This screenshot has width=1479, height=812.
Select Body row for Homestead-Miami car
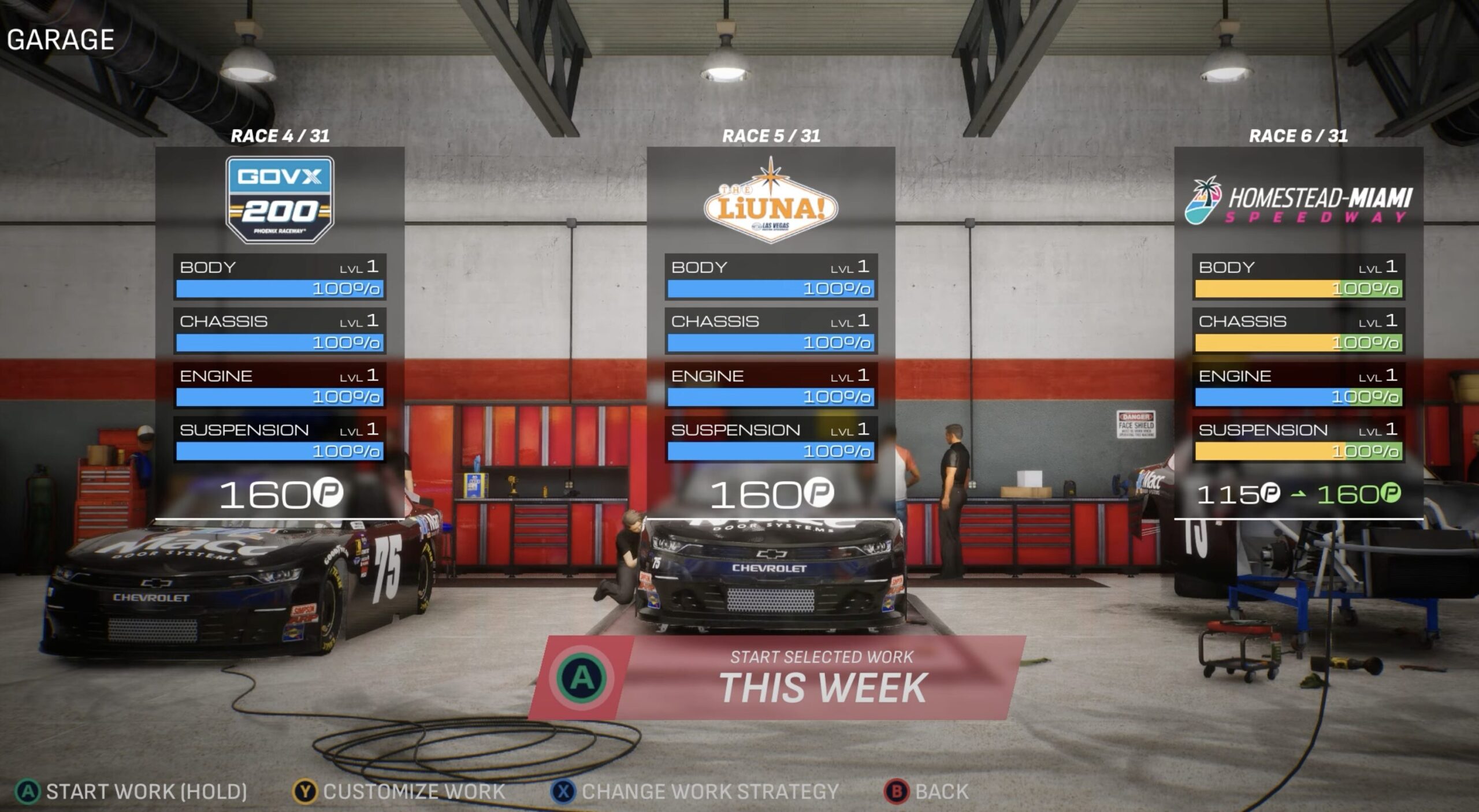tap(1298, 277)
